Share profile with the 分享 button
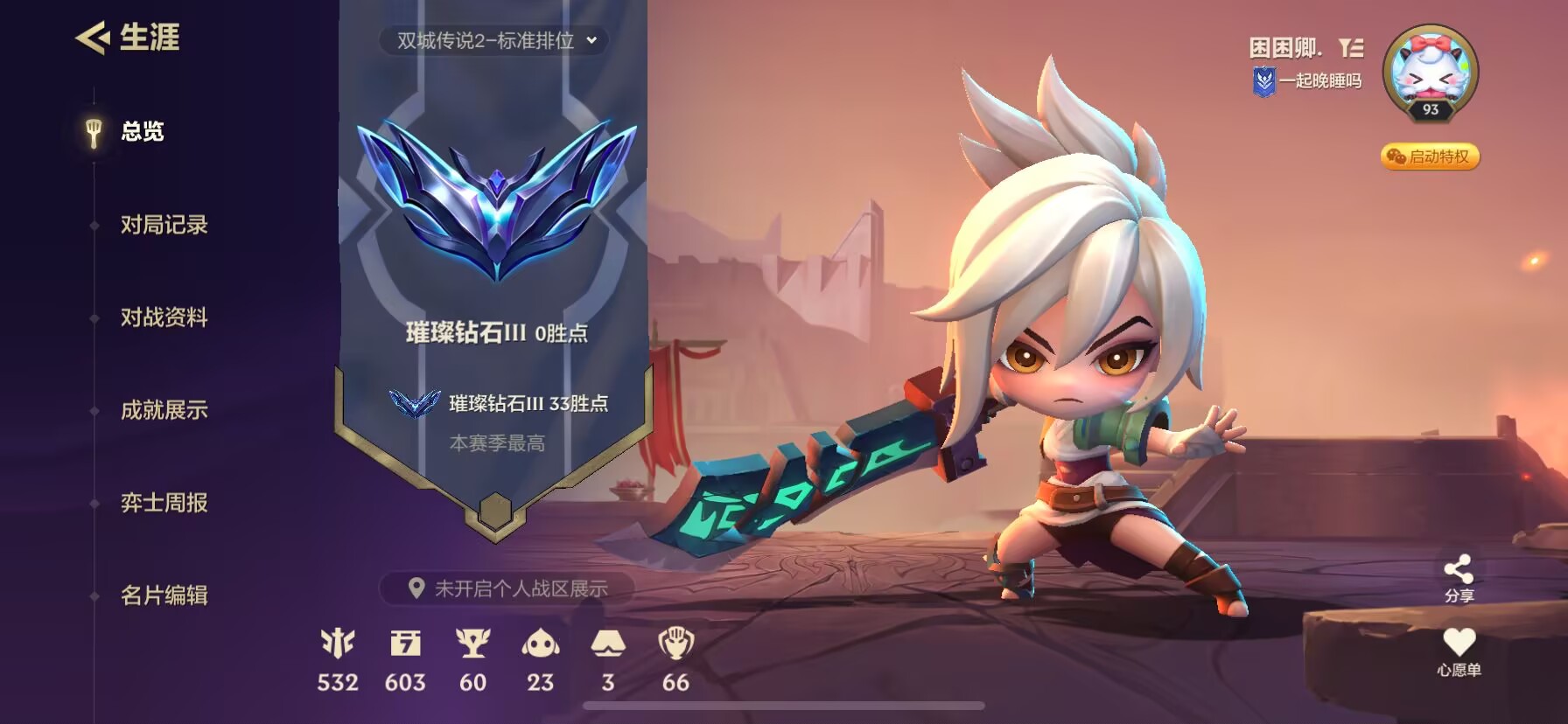 click(x=1459, y=578)
